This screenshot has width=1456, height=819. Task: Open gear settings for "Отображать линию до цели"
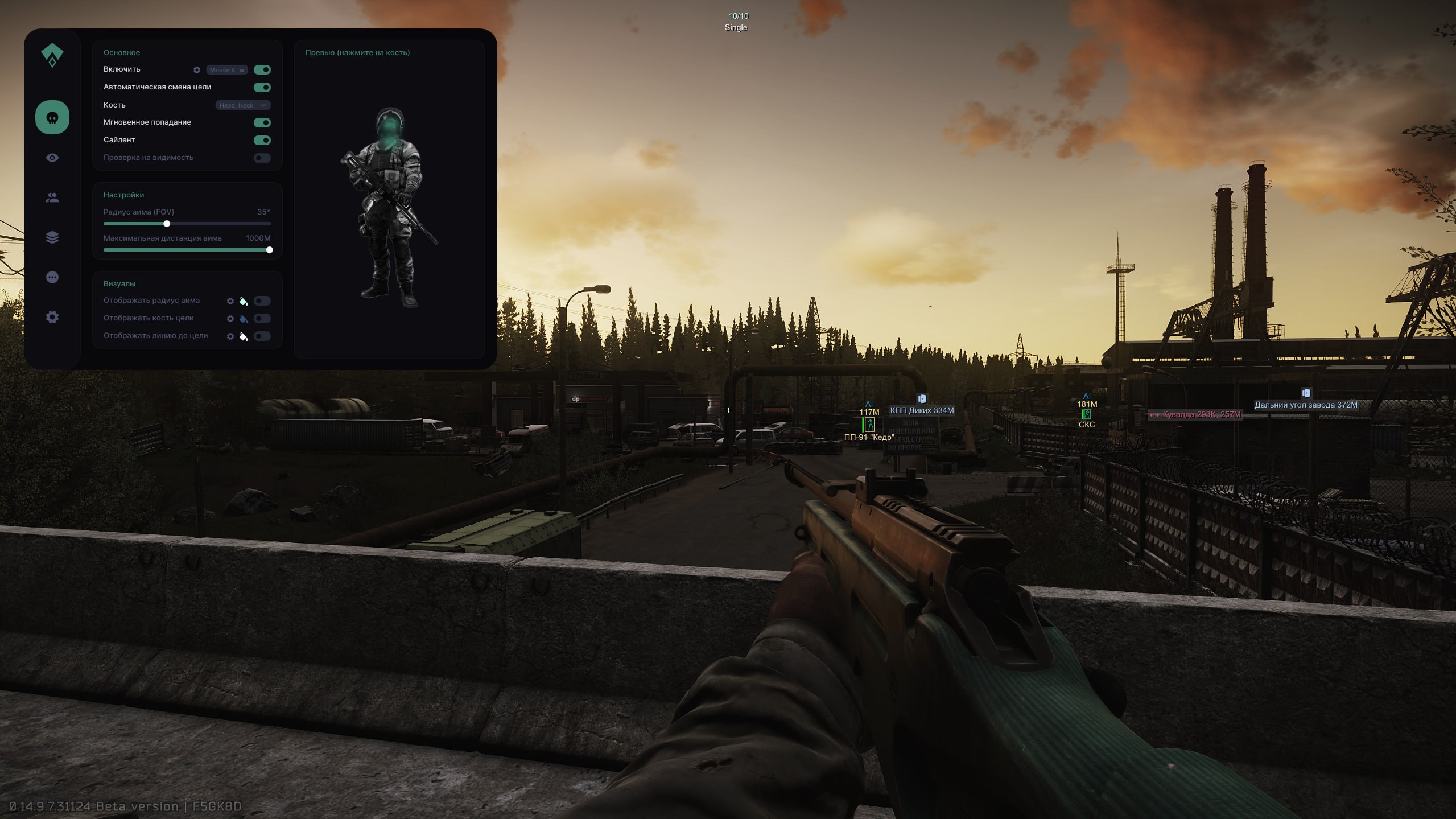coord(230,336)
